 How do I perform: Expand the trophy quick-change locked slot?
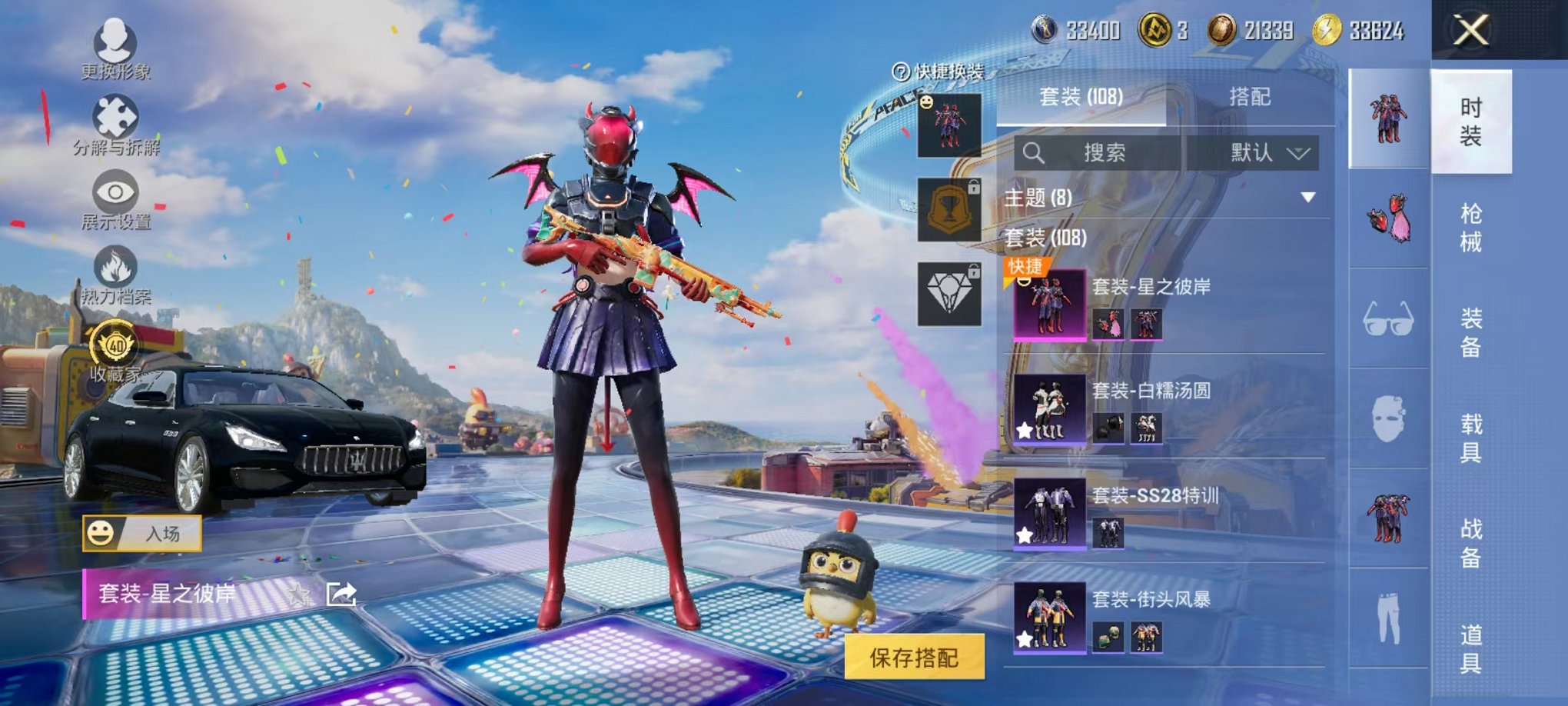click(948, 208)
